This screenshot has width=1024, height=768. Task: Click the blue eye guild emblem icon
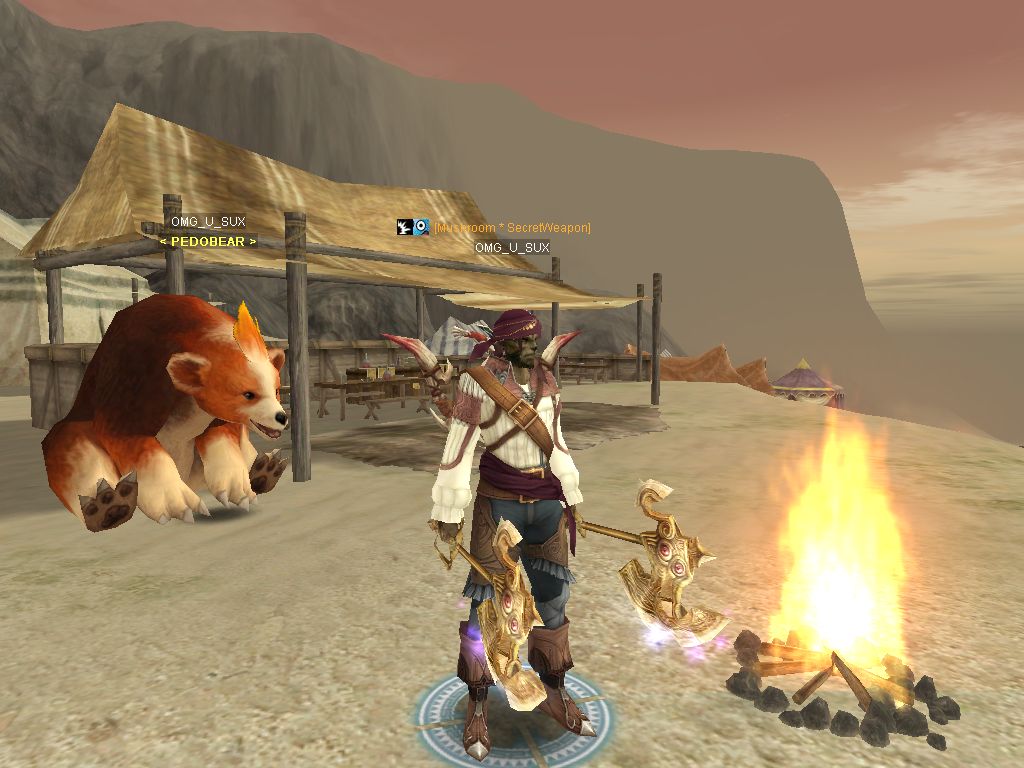click(422, 228)
